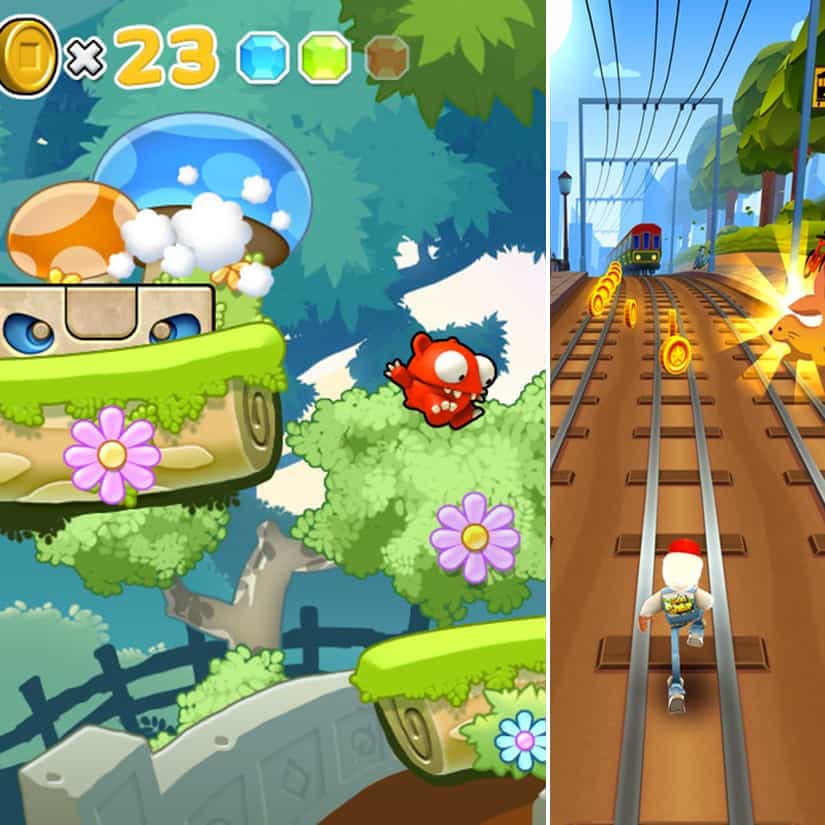Screen dimensions: 825x825
Task: Click the empty brown gem slot
Action: click(387, 57)
